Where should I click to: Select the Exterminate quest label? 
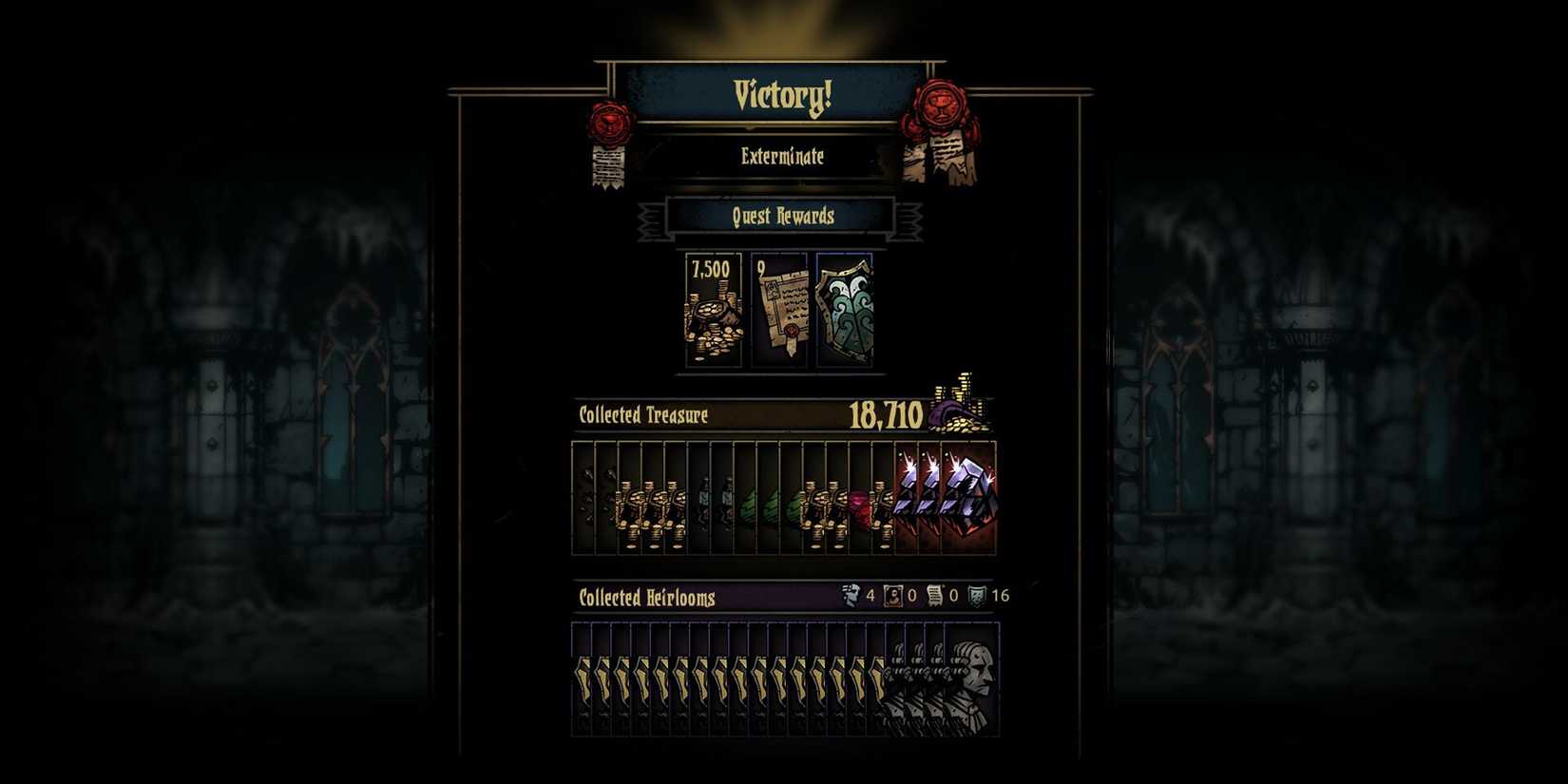(x=781, y=158)
